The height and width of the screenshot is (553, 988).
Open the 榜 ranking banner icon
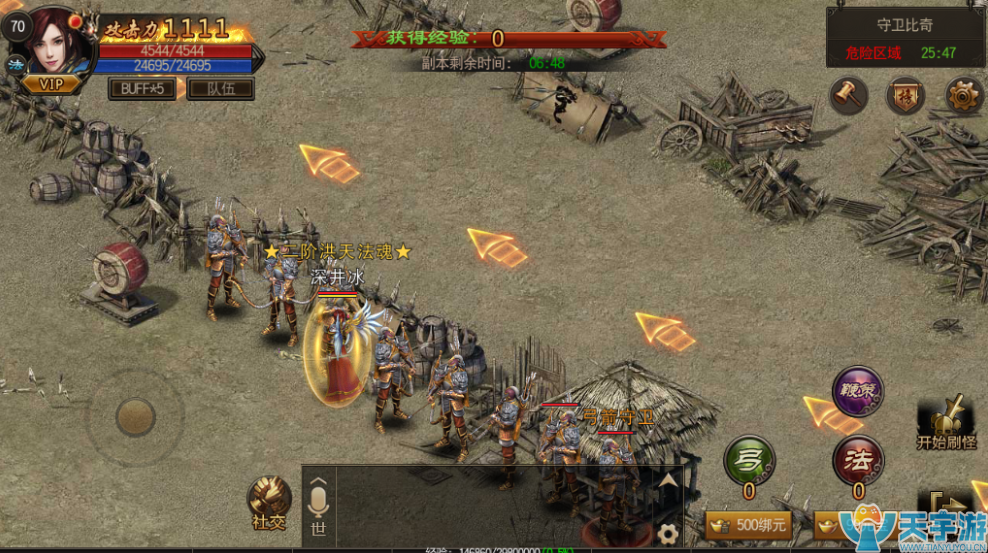905,95
